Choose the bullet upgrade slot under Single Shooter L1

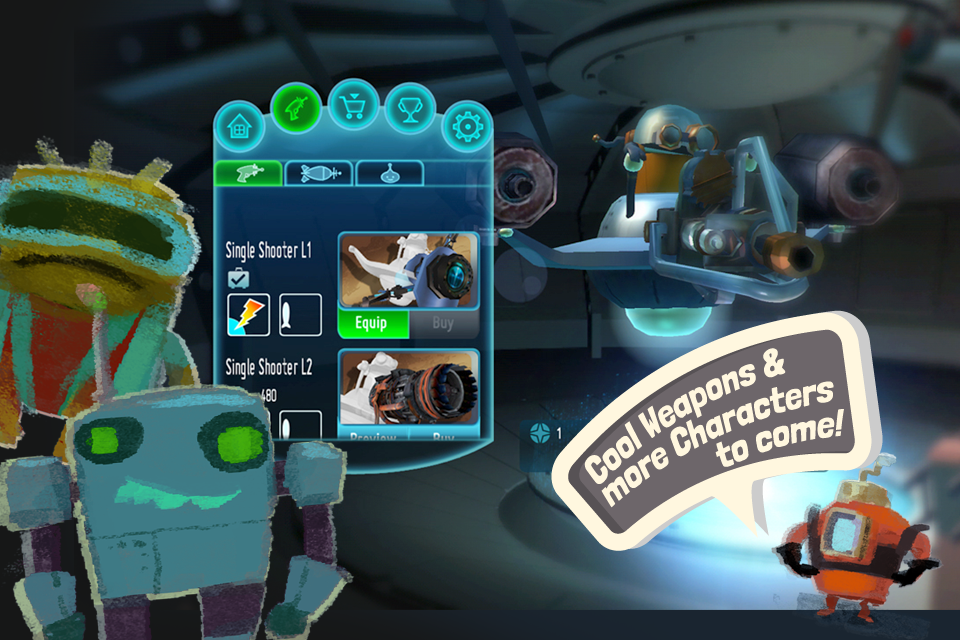coord(299,315)
